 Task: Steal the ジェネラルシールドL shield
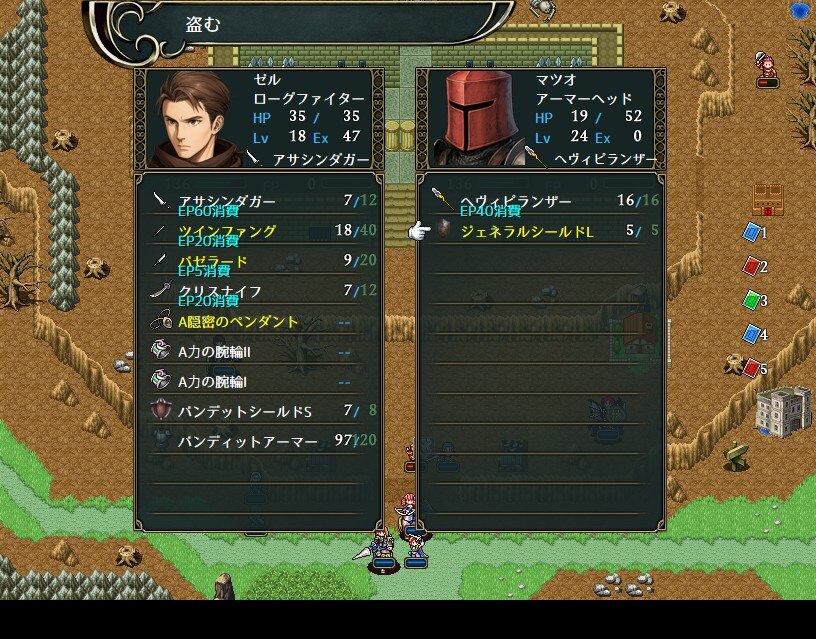point(540,231)
